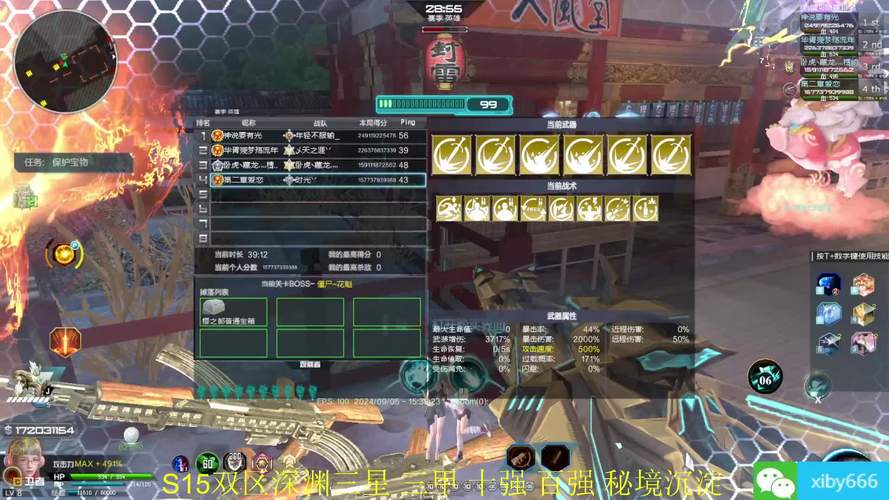Select the rank 1 player row (56 ping)
The width and height of the screenshot is (889, 500).
point(311,135)
